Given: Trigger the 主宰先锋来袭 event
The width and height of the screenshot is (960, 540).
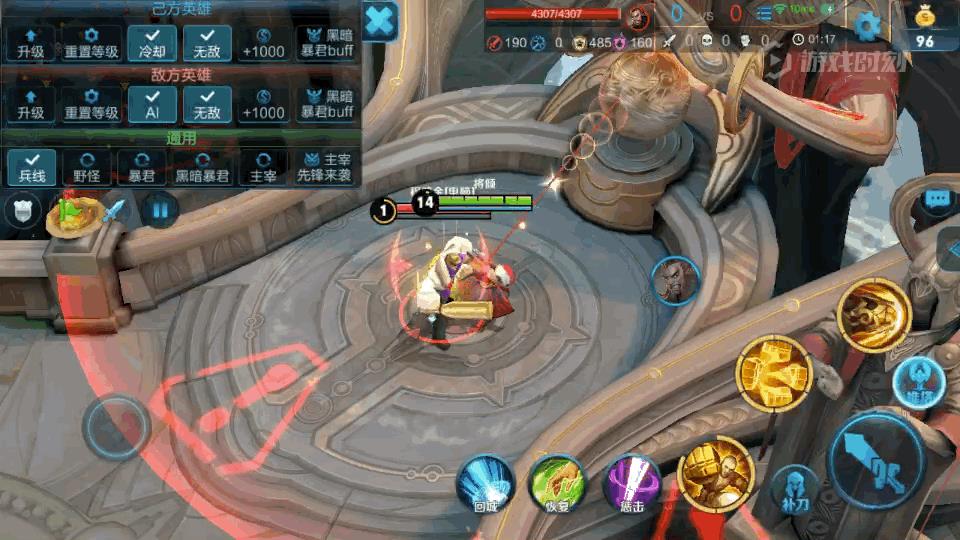Looking at the screenshot, I should tap(324, 167).
